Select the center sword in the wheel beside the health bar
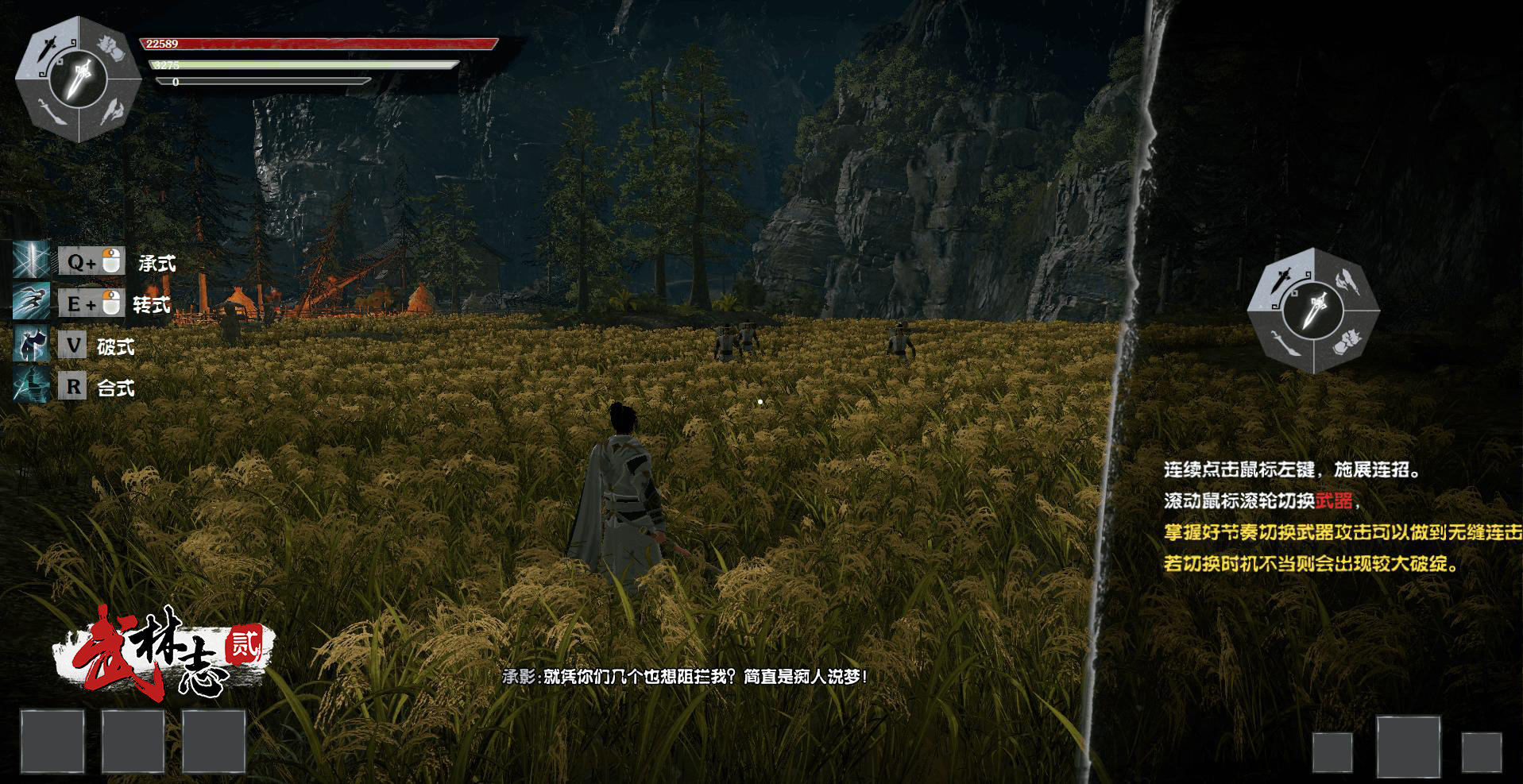Screen dimensions: 1523x784 click(79, 78)
